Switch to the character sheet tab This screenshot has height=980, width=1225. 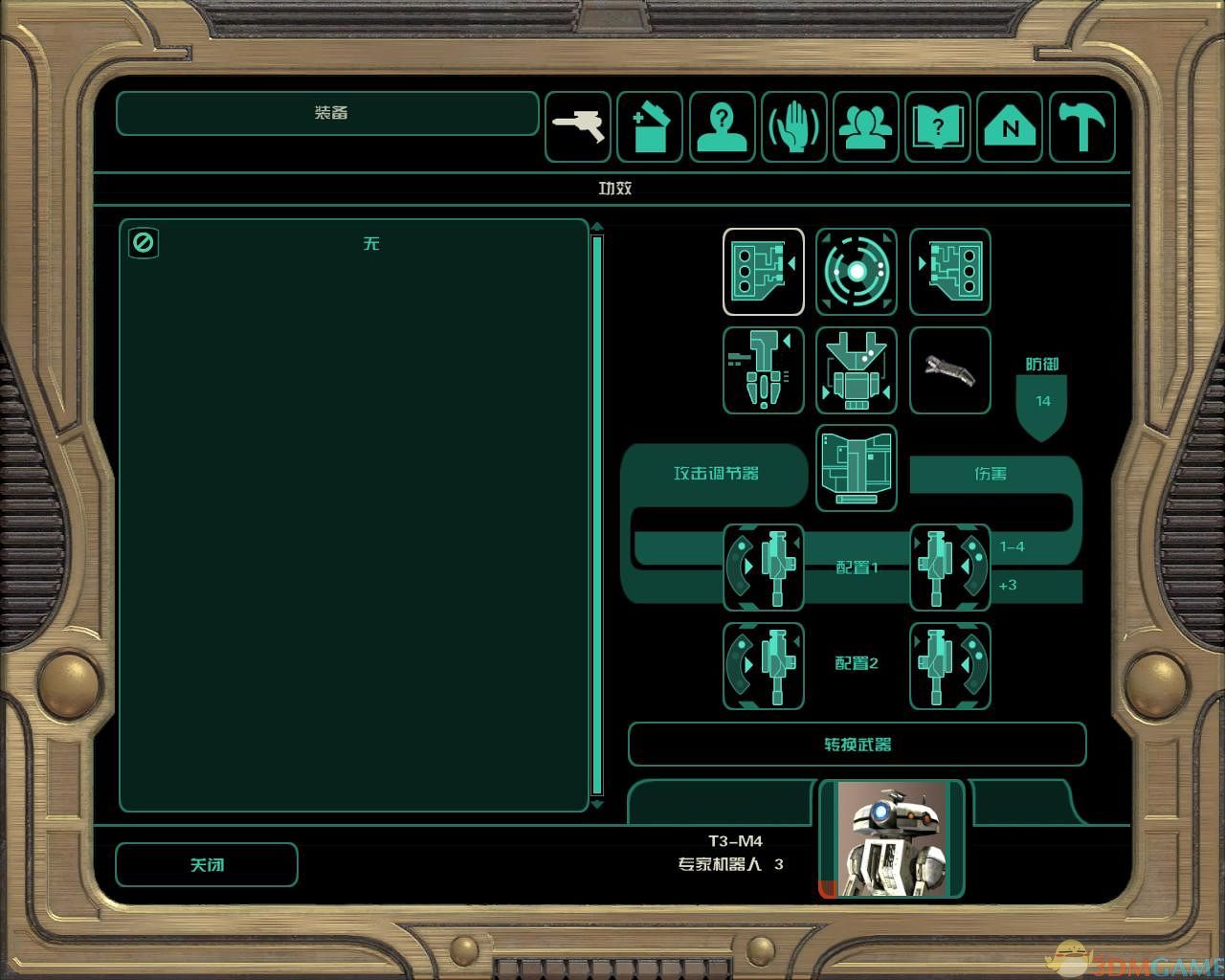tap(723, 127)
